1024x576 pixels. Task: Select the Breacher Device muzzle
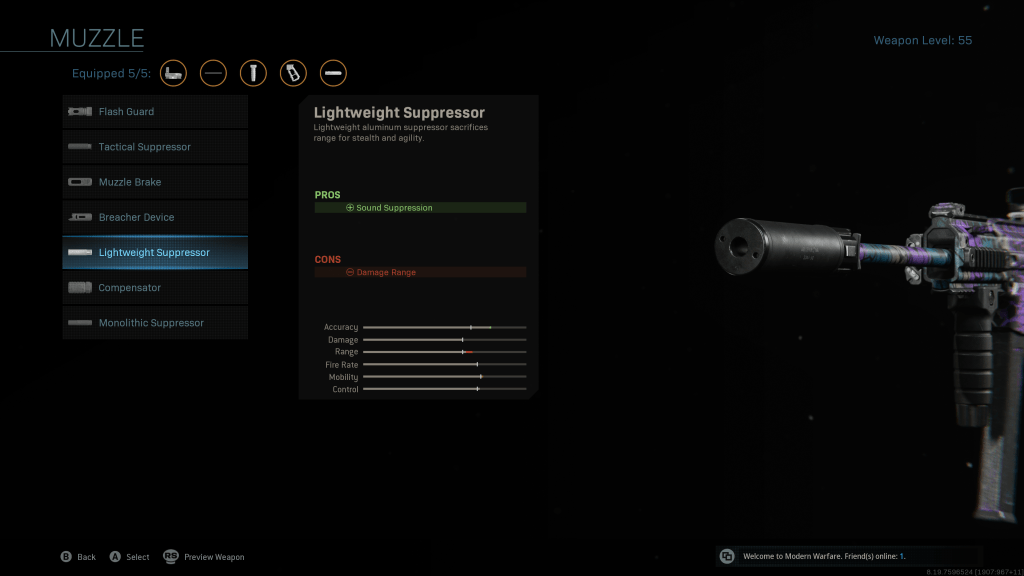coord(155,217)
